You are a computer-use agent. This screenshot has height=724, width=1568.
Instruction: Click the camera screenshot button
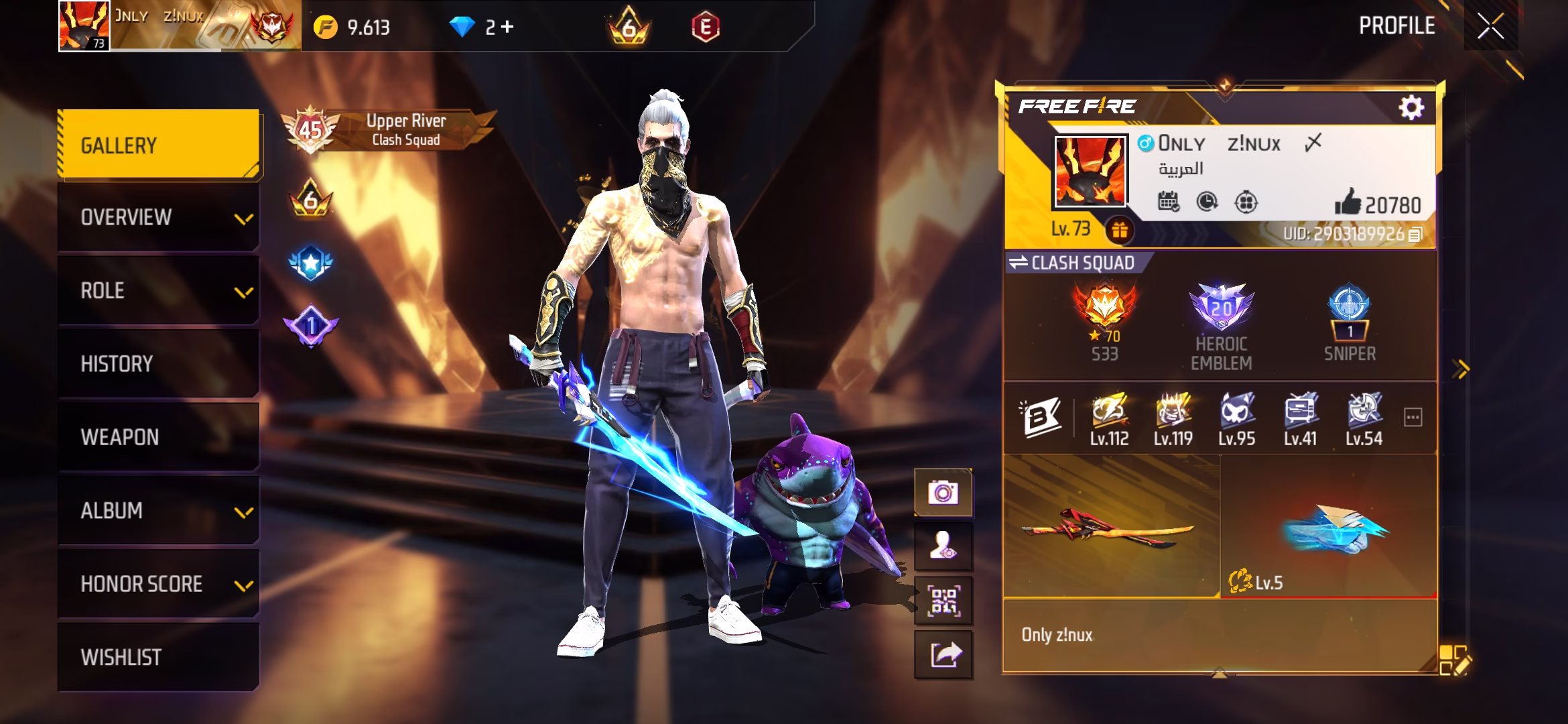point(943,493)
